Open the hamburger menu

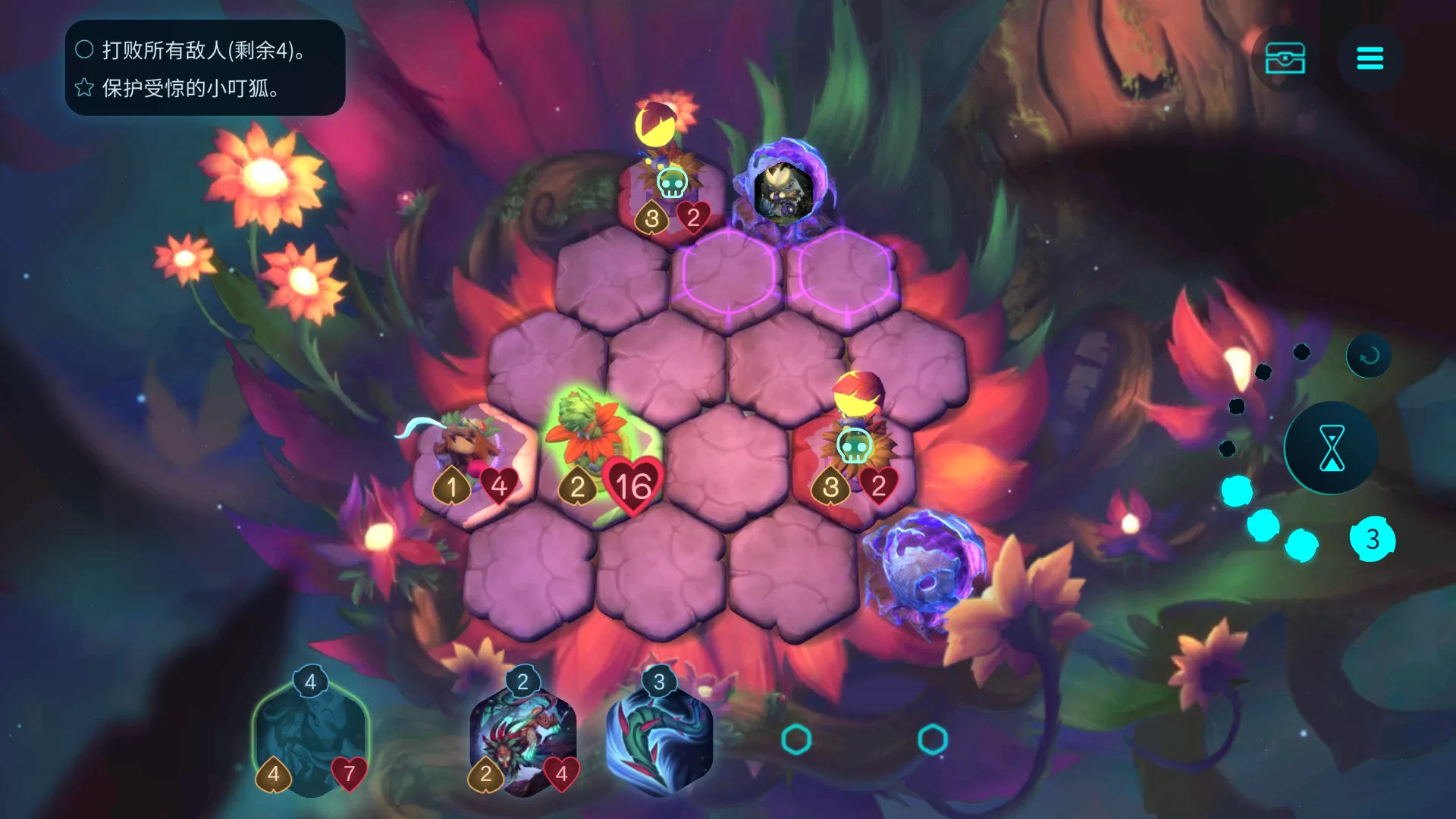coord(1370,58)
